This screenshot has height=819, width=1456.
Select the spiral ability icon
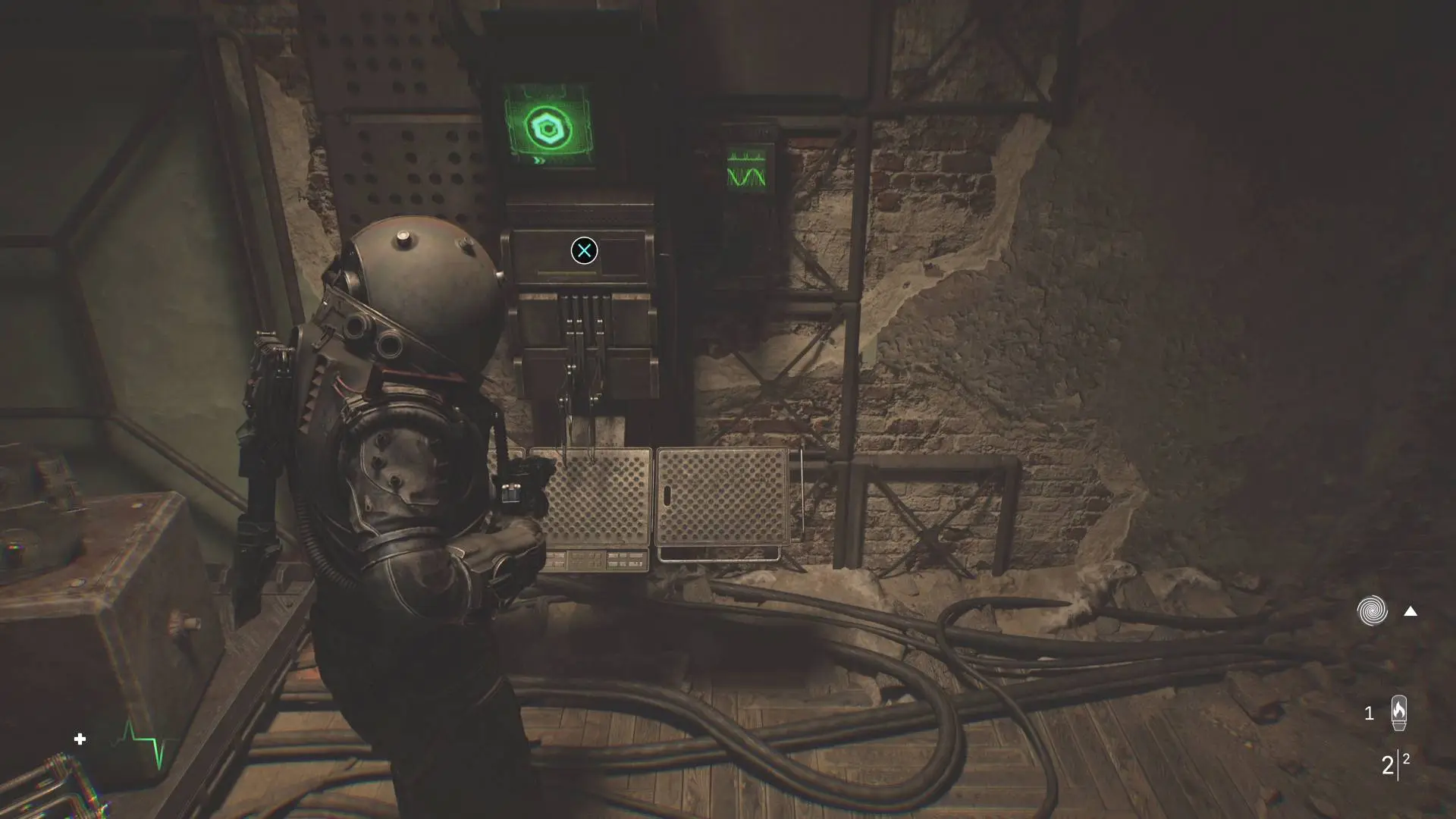pyautogui.click(x=1372, y=611)
